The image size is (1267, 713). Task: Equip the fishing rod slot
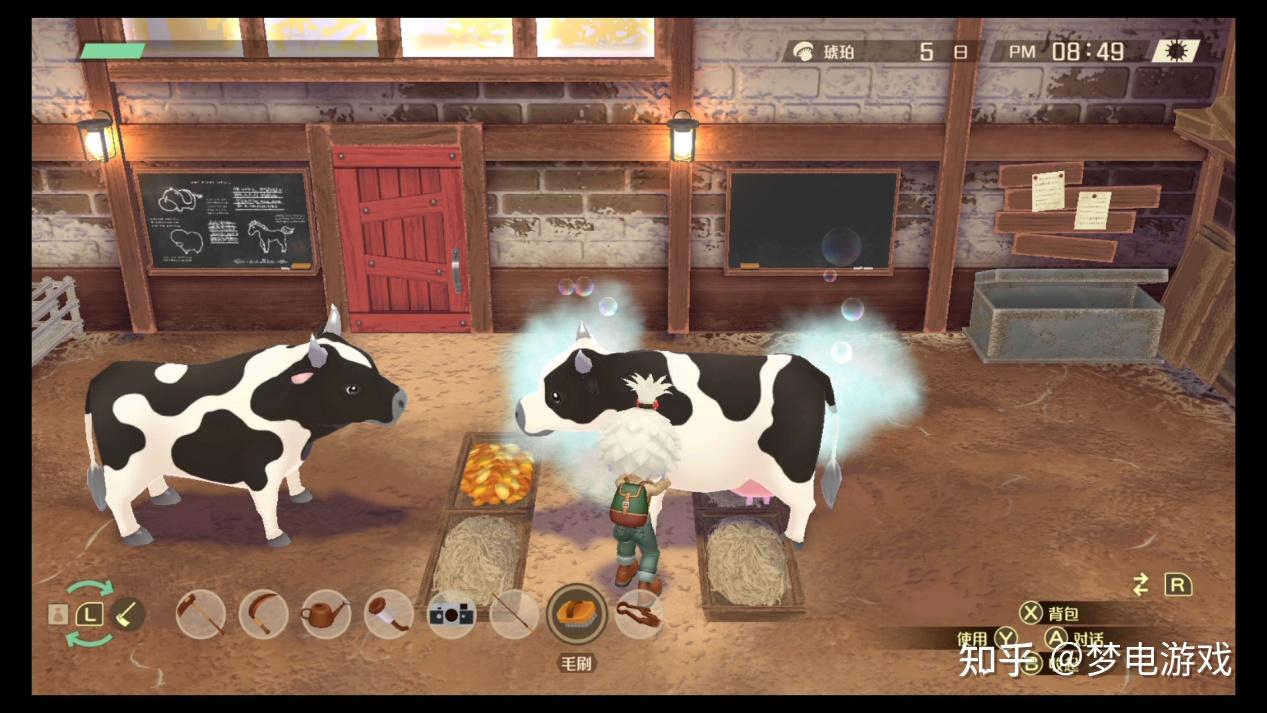pos(514,614)
